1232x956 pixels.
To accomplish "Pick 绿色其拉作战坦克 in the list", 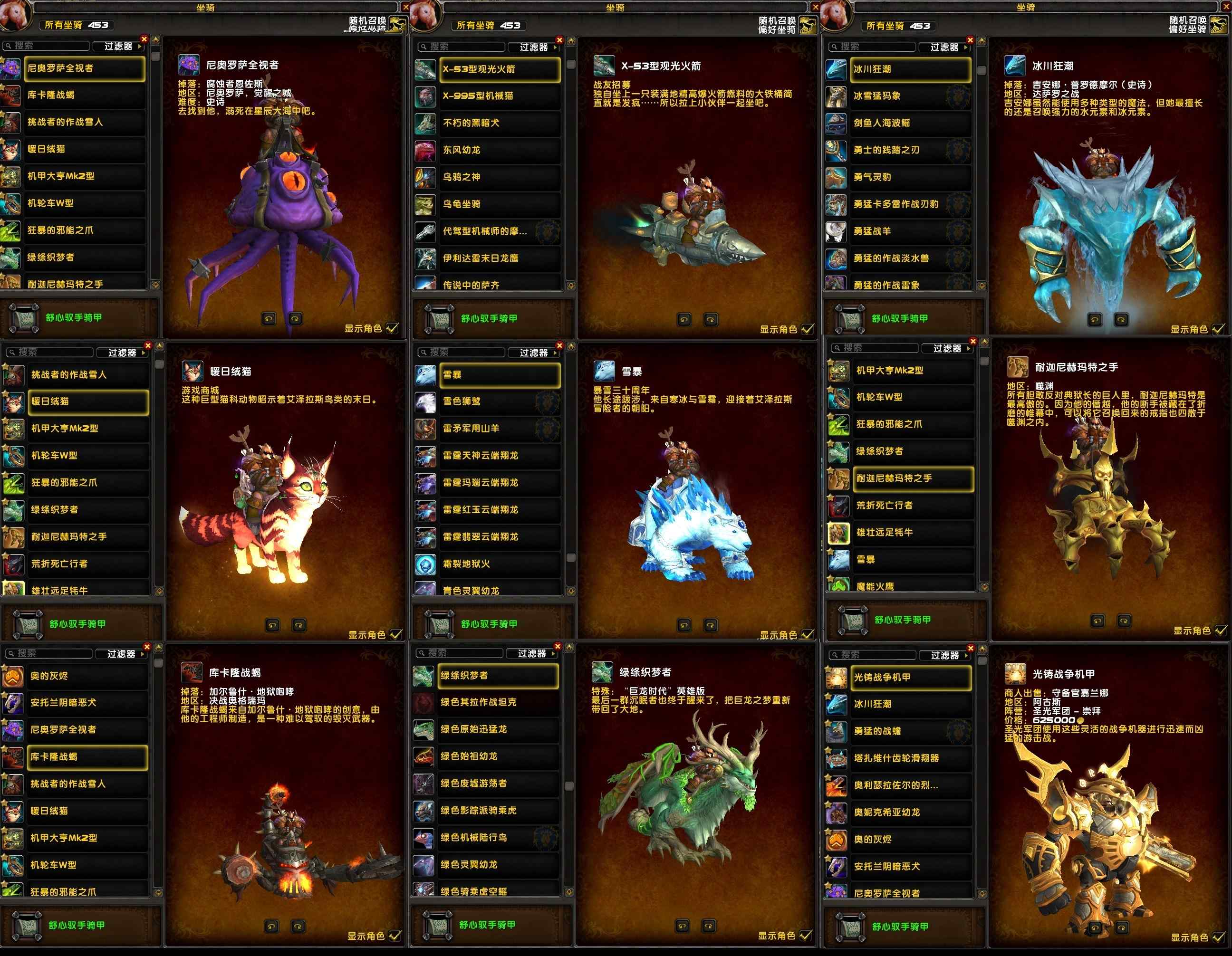I will click(498, 702).
